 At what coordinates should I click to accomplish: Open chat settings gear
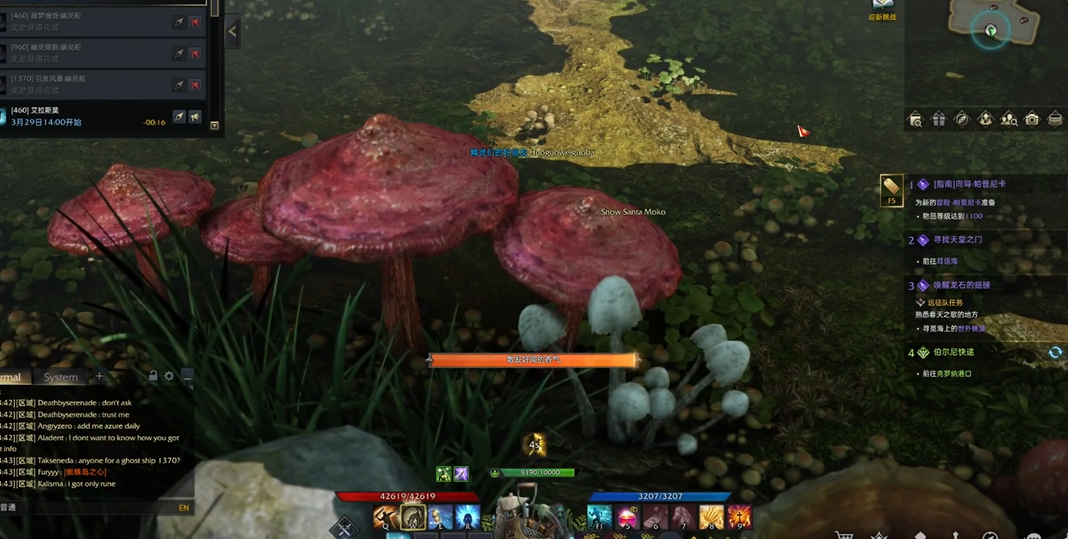pos(169,377)
